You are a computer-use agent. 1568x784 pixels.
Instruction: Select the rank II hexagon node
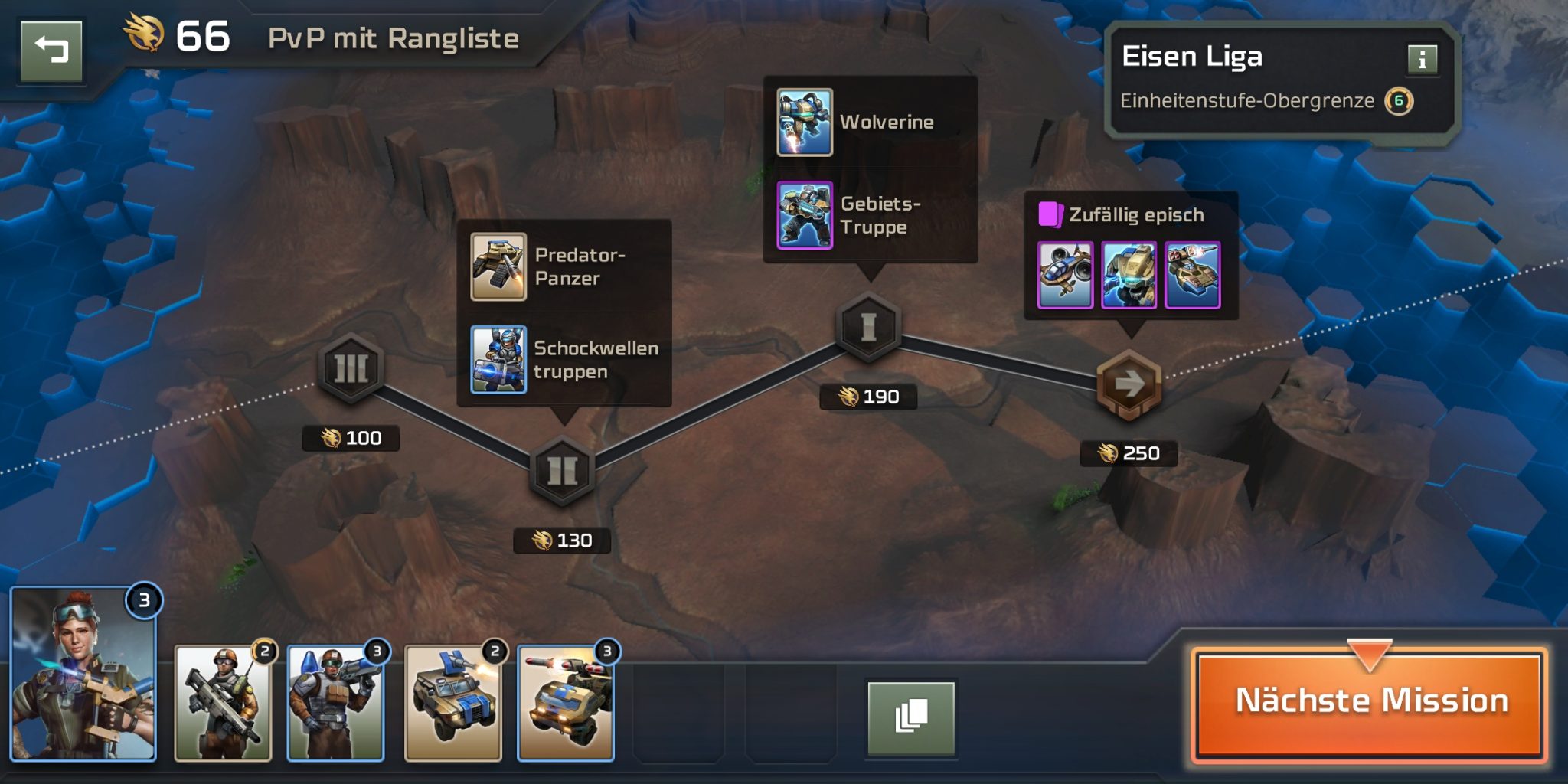(x=562, y=470)
